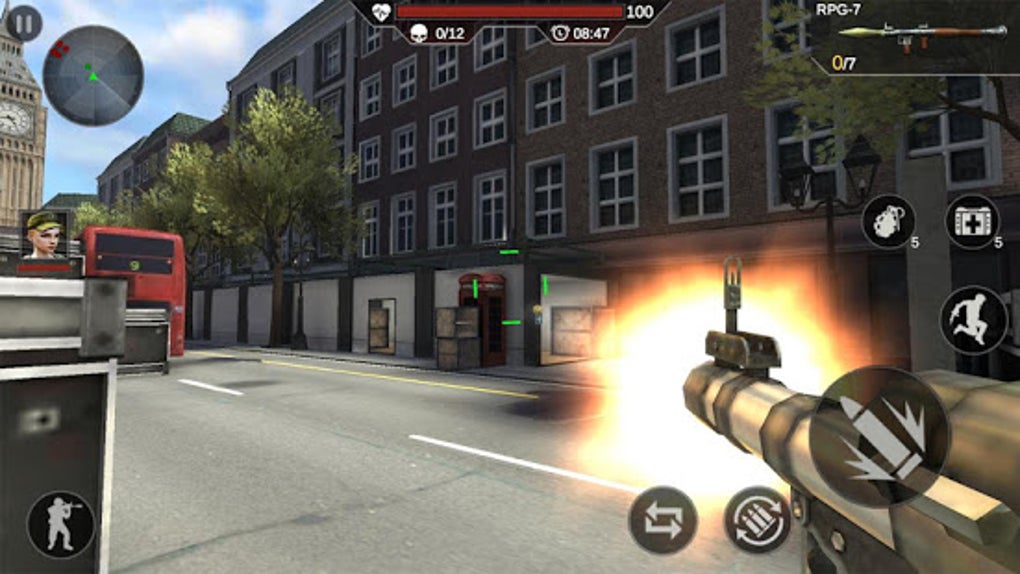Select the RPG-7 weapon panel

pos(913,38)
